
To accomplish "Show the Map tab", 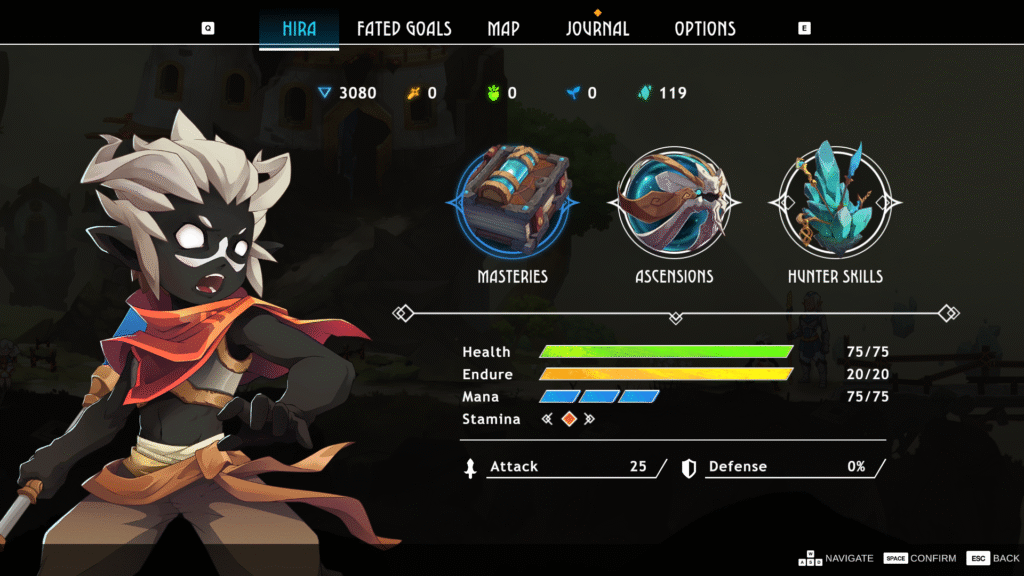I will [x=503, y=29].
